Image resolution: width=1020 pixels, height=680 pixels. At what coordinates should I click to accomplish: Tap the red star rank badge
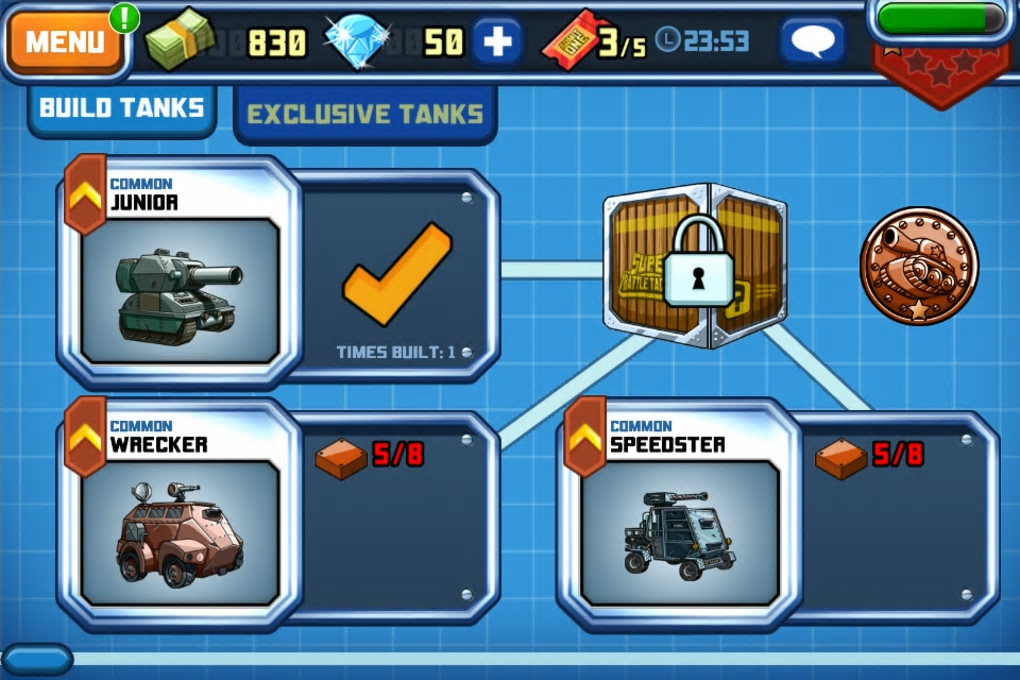point(940,72)
